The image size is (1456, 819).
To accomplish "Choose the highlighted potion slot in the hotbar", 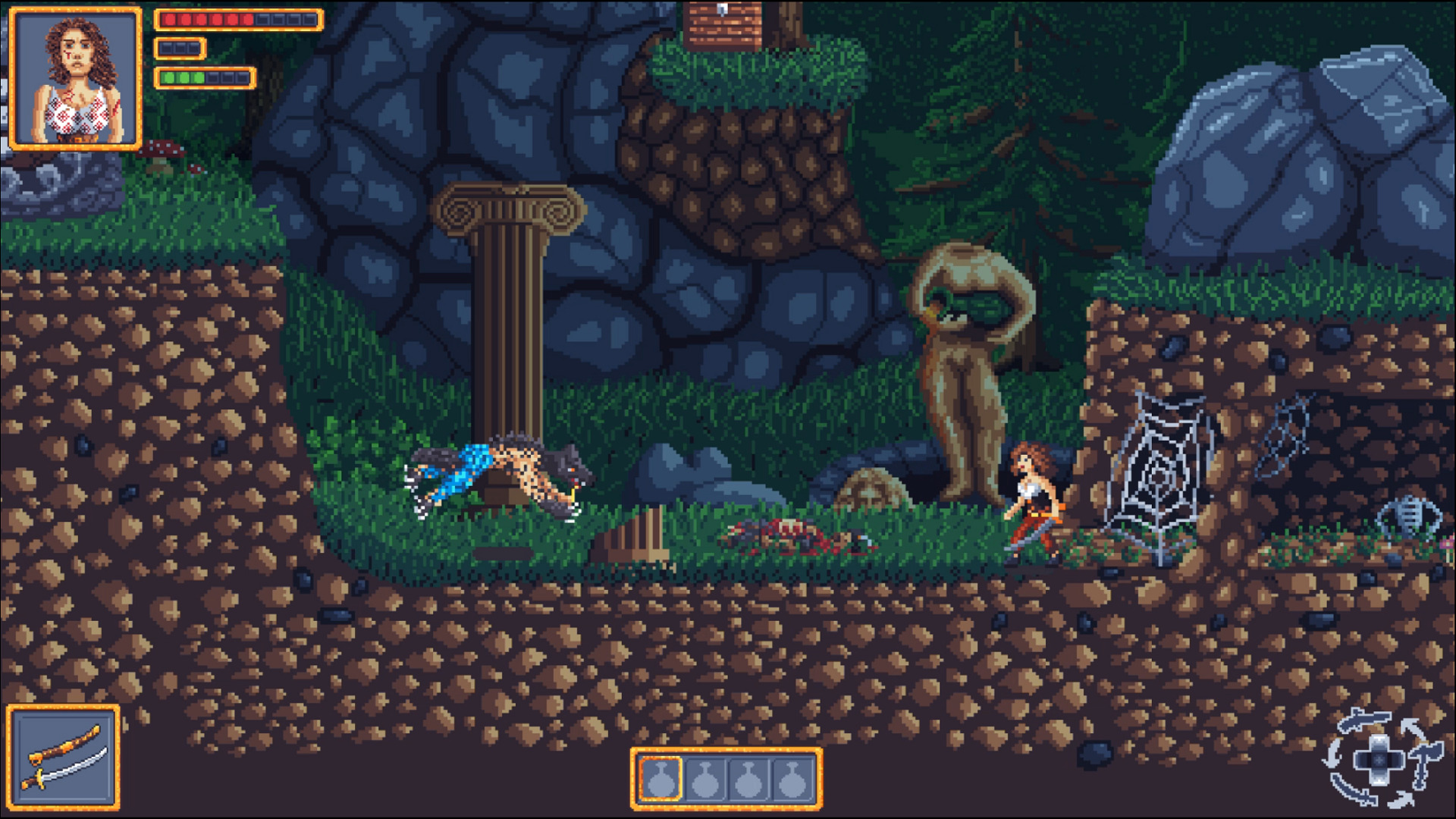I will click(661, 778).
